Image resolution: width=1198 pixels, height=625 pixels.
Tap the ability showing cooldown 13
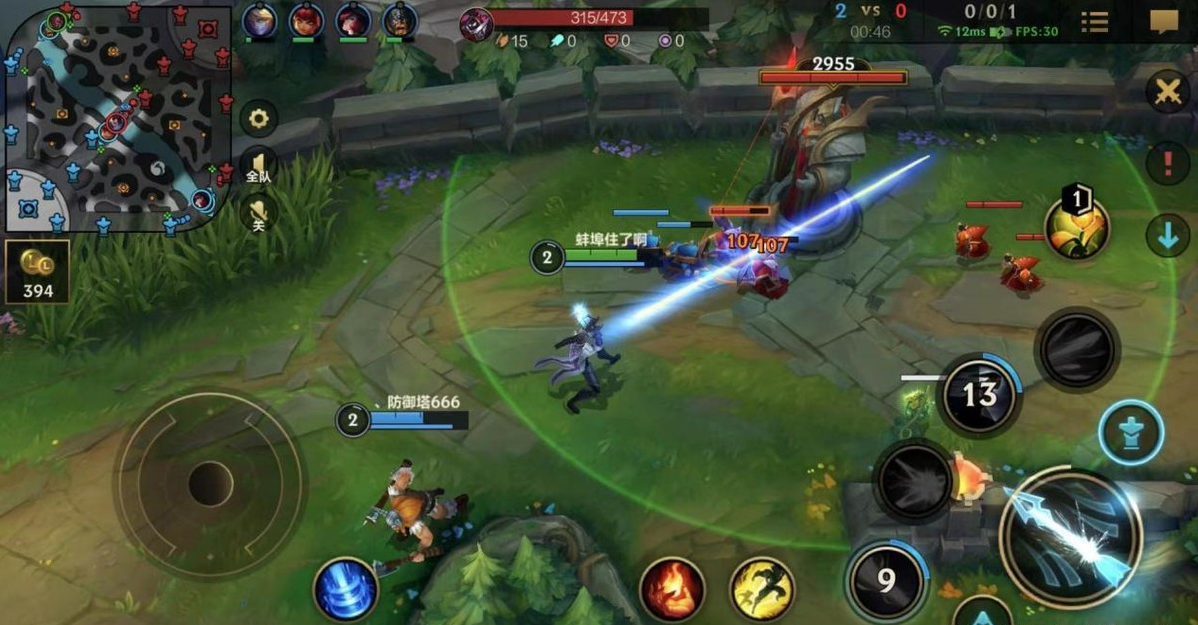(x=979, y=395)
